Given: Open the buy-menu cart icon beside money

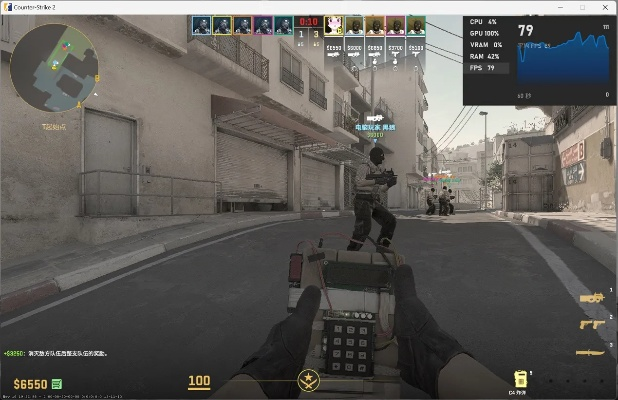Looking at the screenshot, I should tap(57, 383).
